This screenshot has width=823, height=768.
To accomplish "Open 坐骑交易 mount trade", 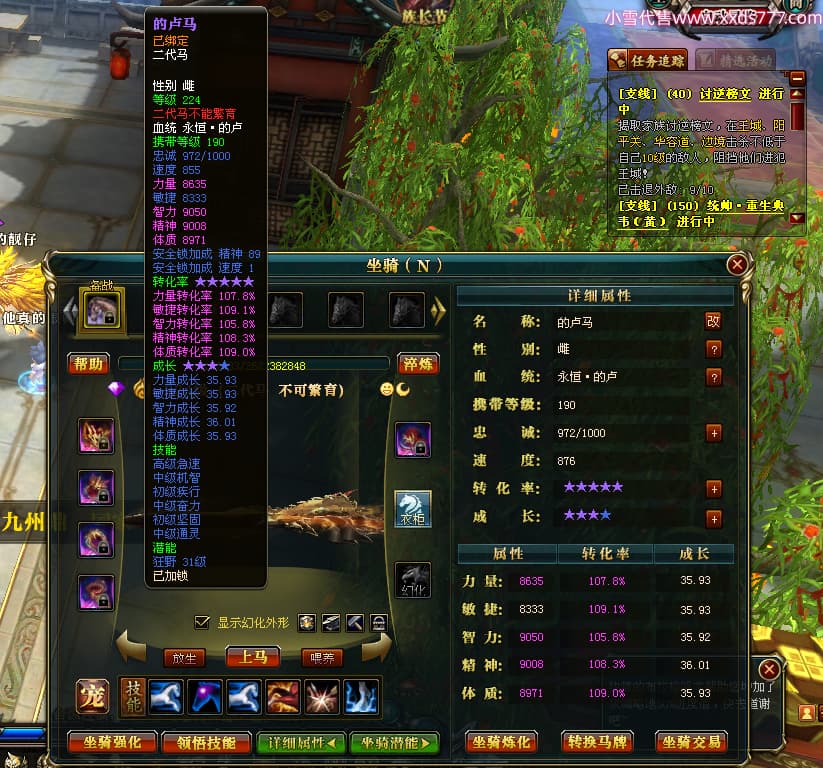I will [692, 742].
